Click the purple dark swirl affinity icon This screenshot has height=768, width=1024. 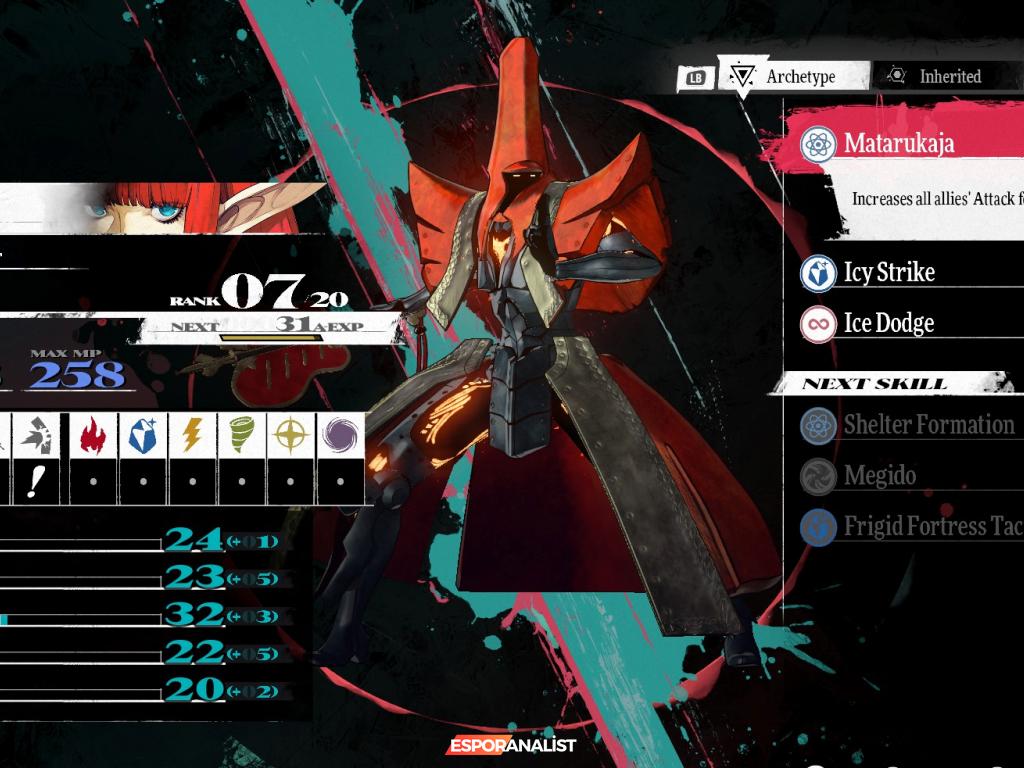(339, 434)
